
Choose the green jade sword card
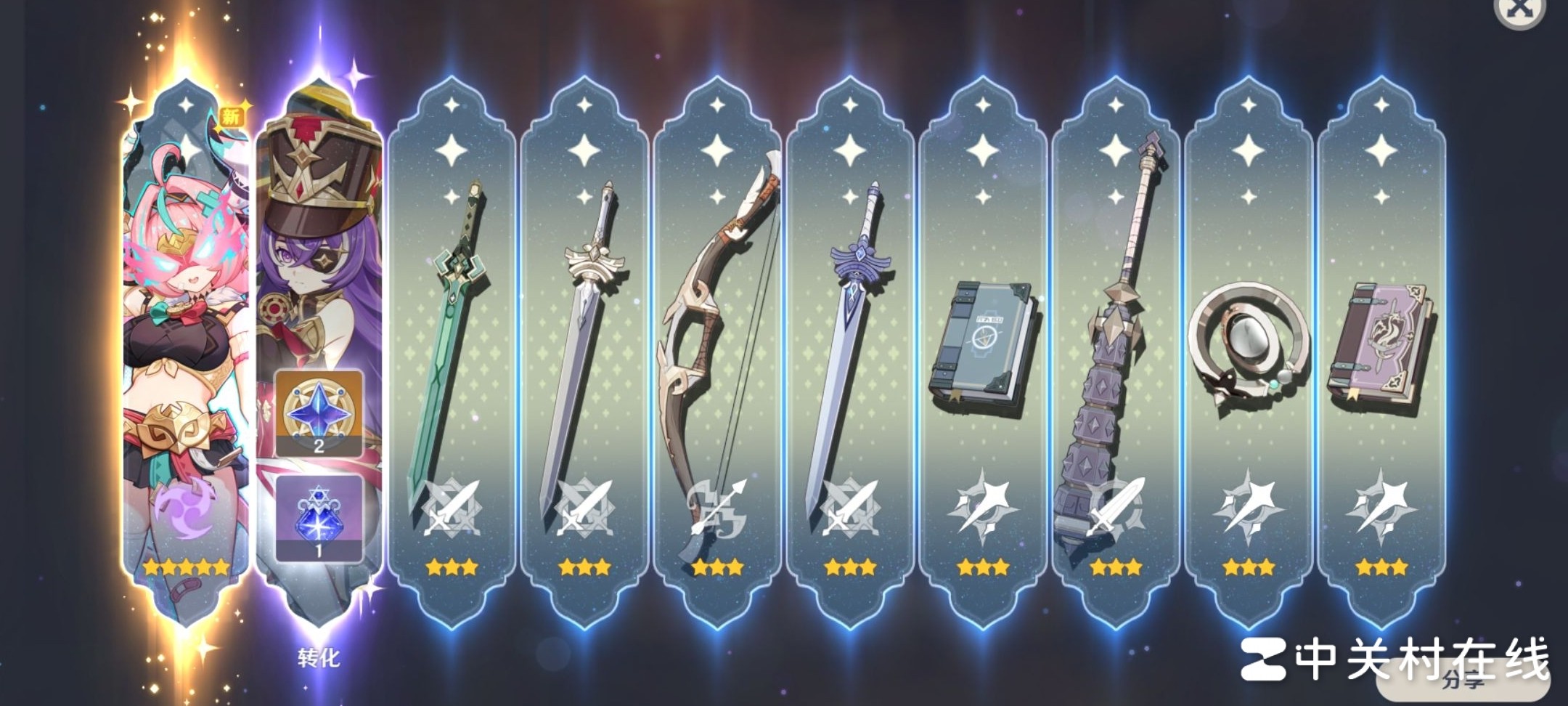[x=452, y=349]
